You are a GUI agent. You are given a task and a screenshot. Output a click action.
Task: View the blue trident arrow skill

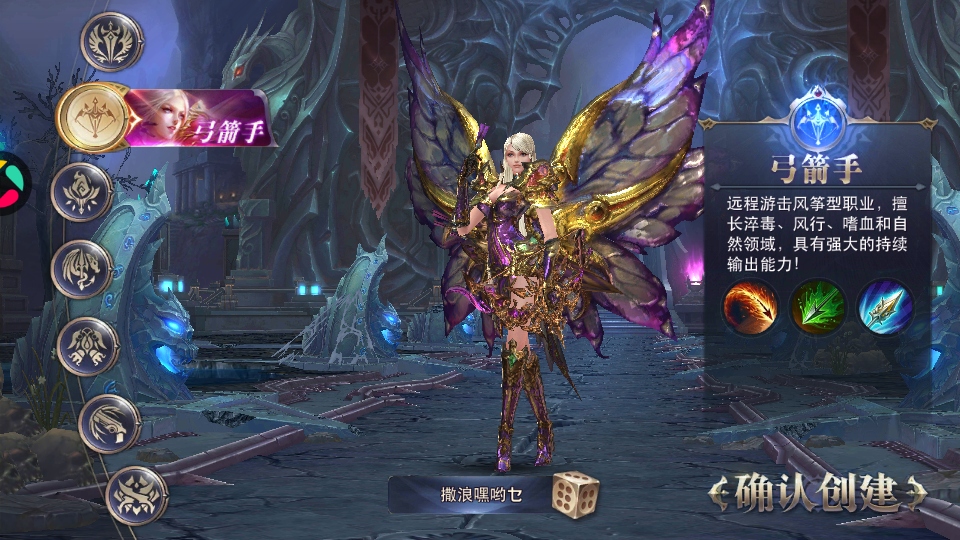(x=883, y=307)
